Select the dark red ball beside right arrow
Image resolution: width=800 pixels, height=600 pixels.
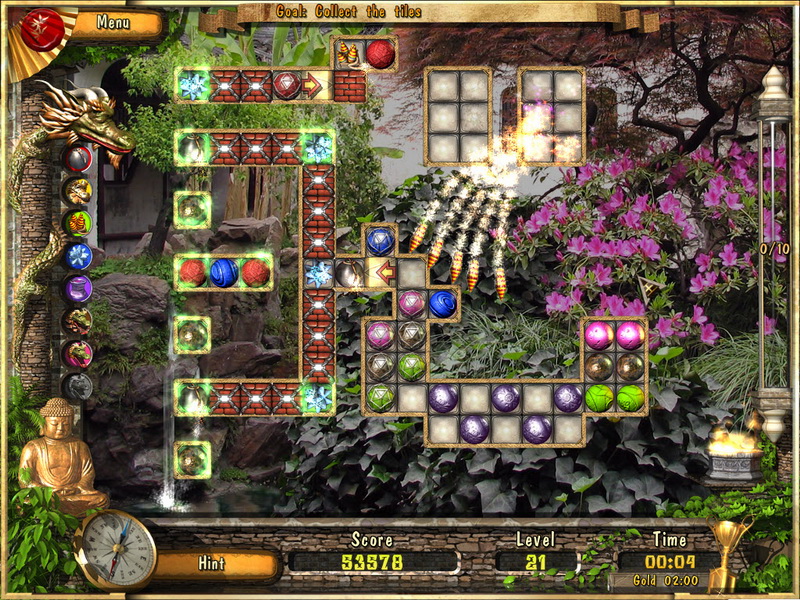286,86
